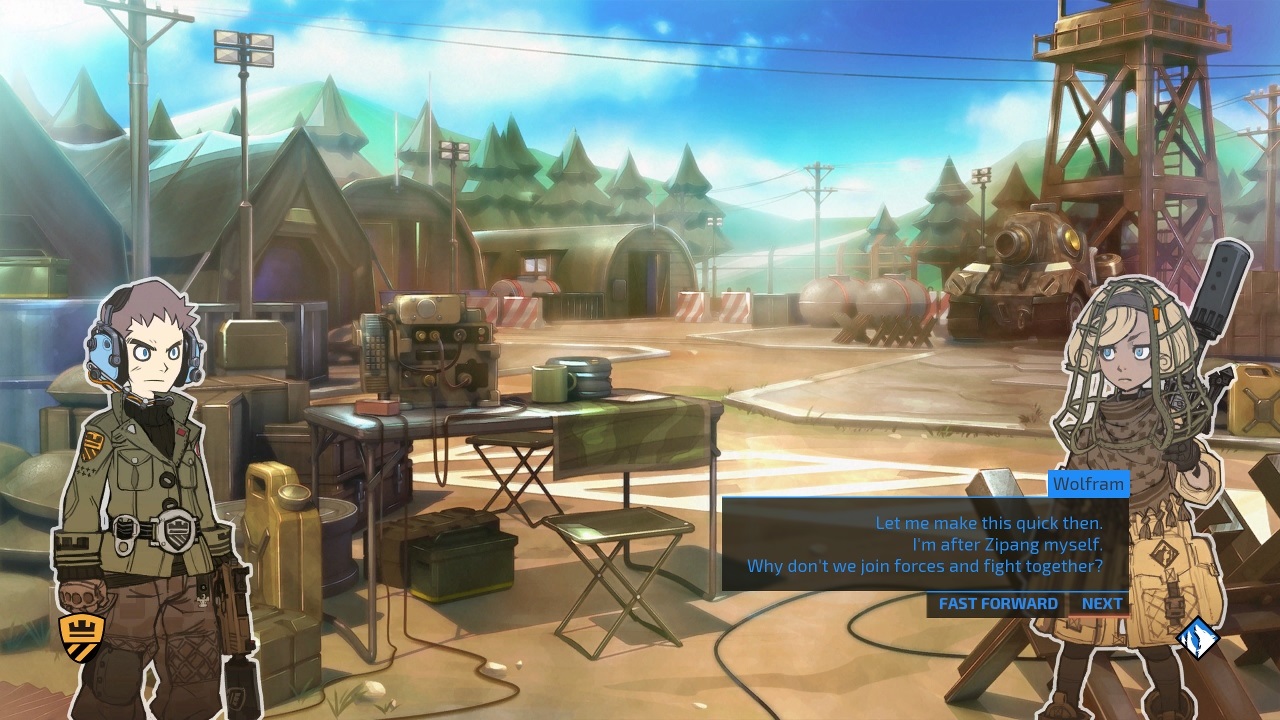This screenshot has height=720, width=1280.
Task: Click the Wolfram speaker nameplate
Action: coord(1088,485)
